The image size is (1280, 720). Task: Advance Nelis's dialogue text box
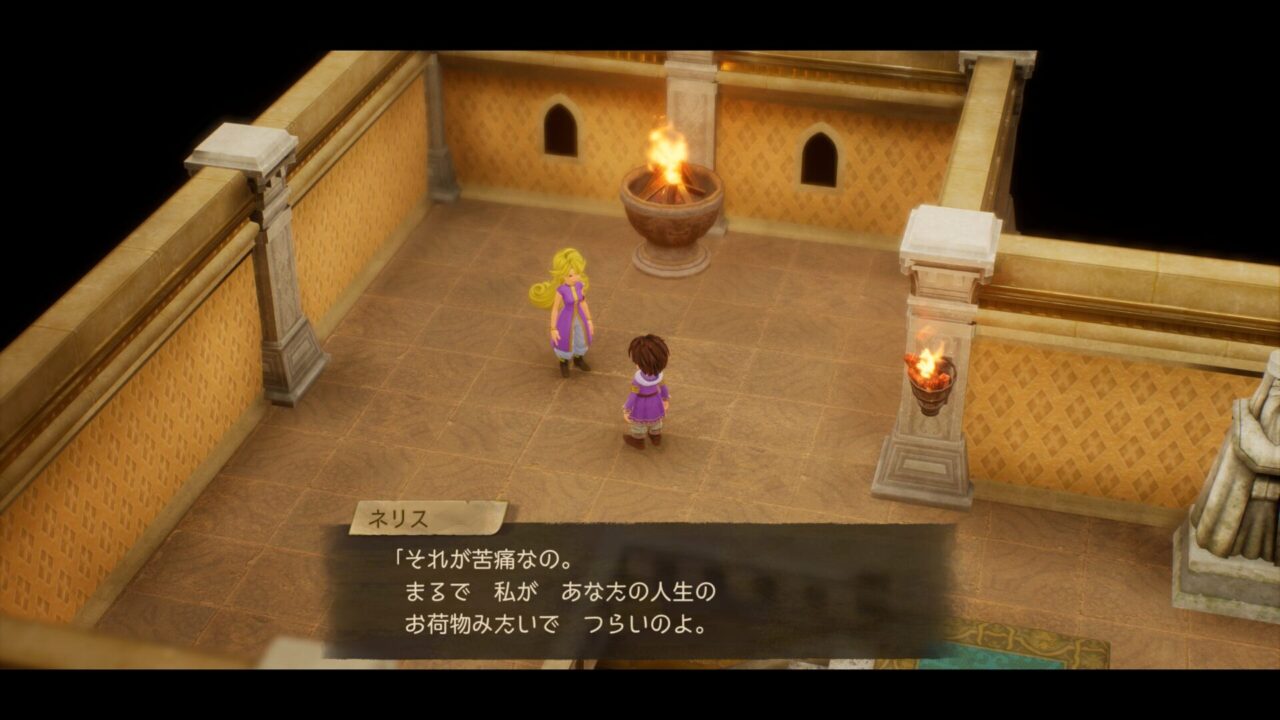(x=640, y=592)
